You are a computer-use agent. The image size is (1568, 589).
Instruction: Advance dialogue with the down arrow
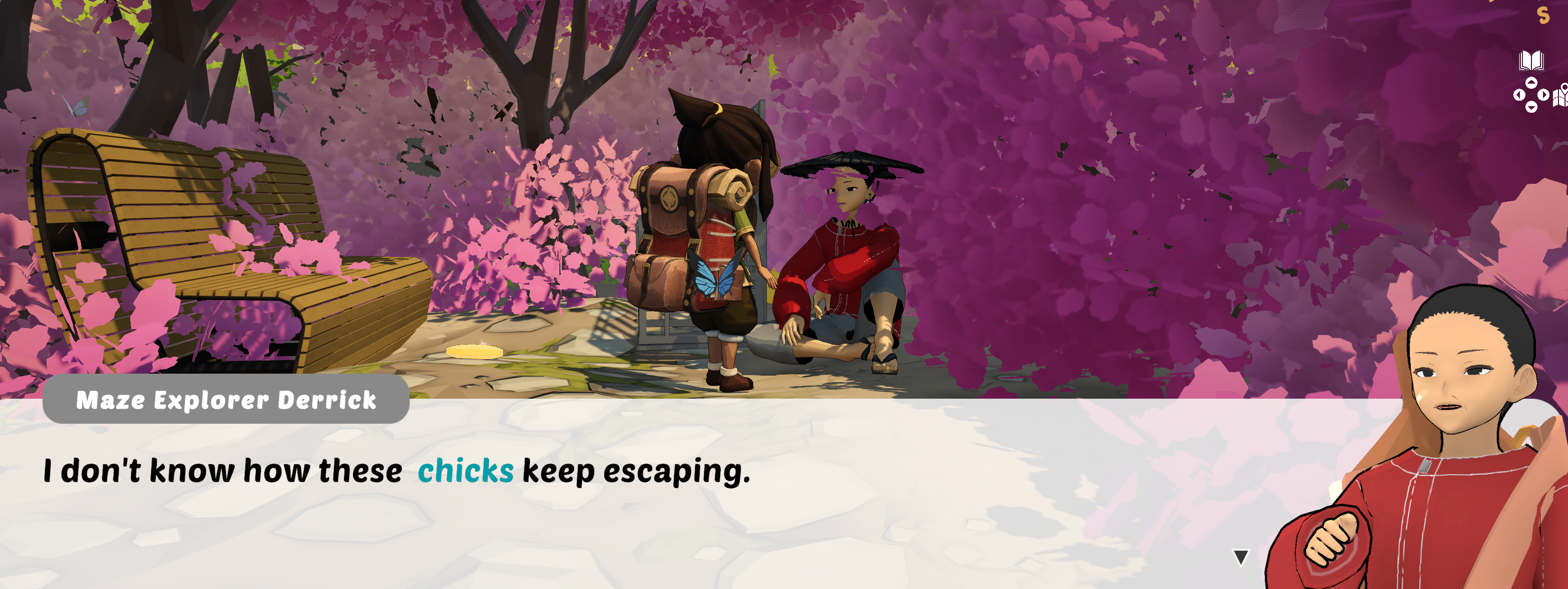click(1240, 557)
